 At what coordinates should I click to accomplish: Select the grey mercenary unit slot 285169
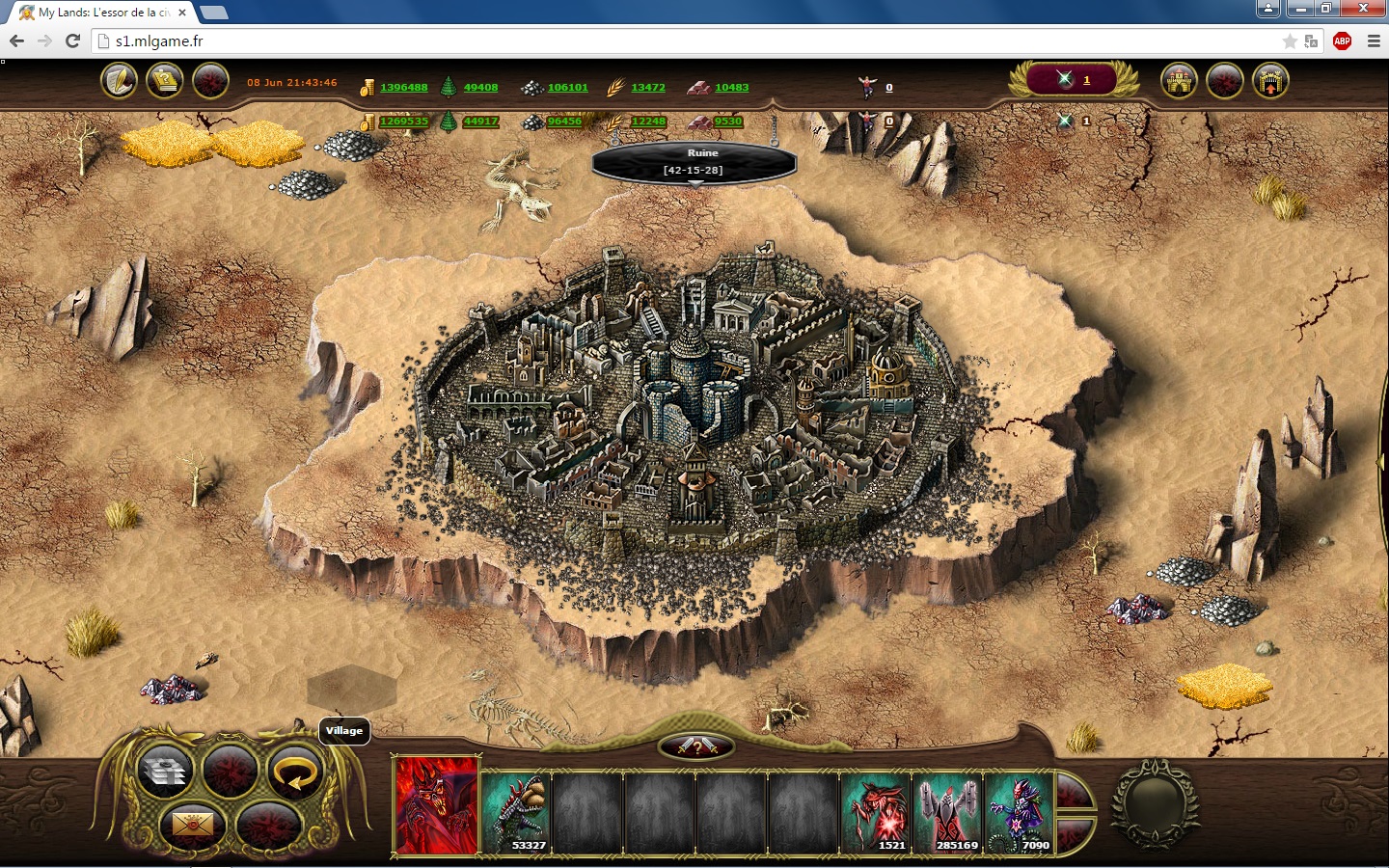(x=948, y=812)
